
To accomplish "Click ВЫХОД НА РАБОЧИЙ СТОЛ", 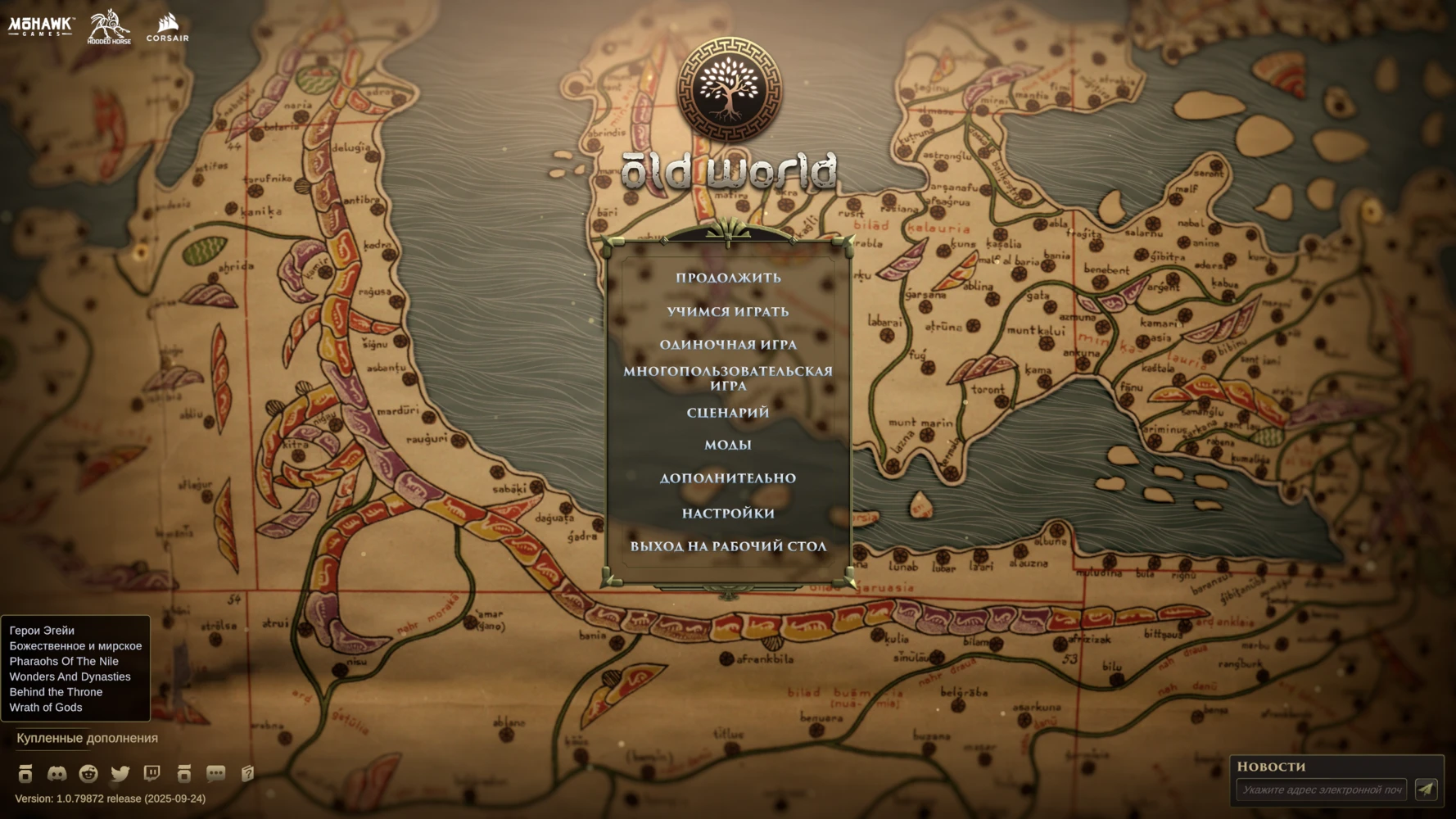I will click(727, 545).
